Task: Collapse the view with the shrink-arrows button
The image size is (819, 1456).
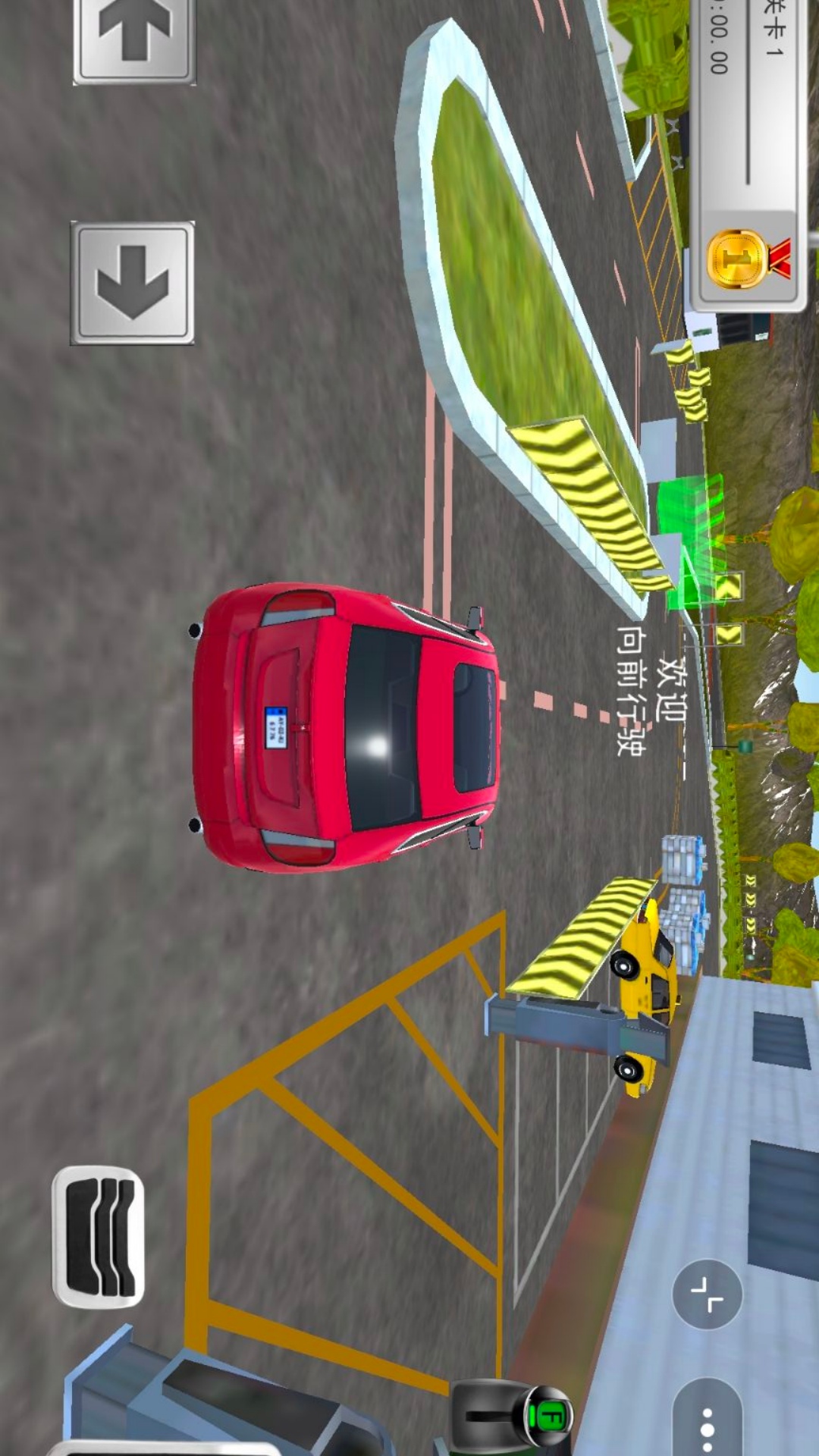Action: [x=707, y=1294]
